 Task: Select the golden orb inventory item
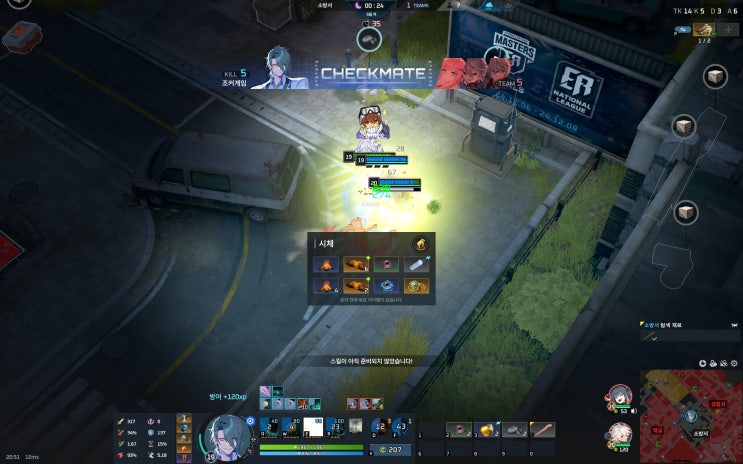tap(487, 429)
